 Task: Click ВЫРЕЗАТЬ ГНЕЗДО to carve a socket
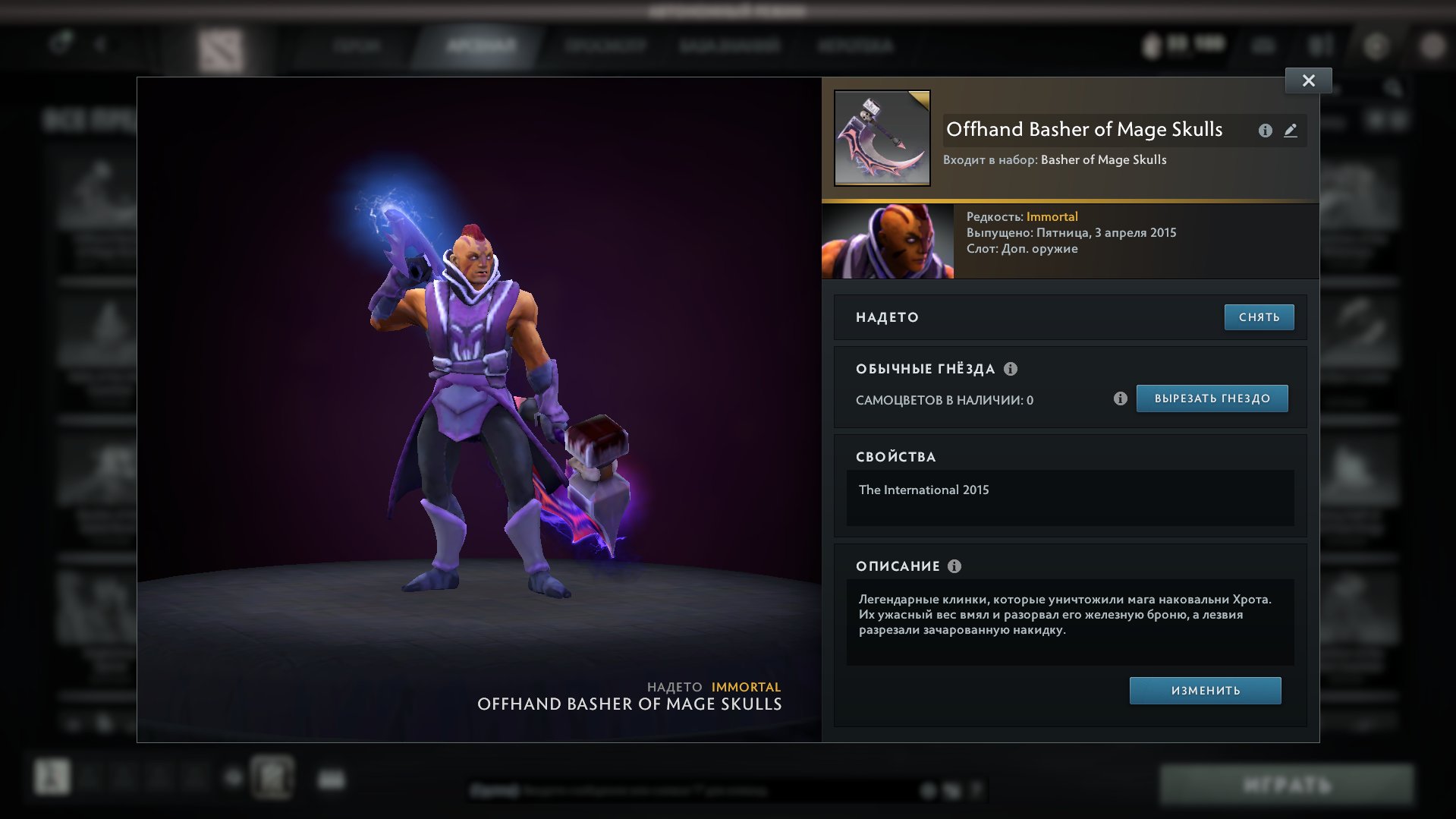1211,398
